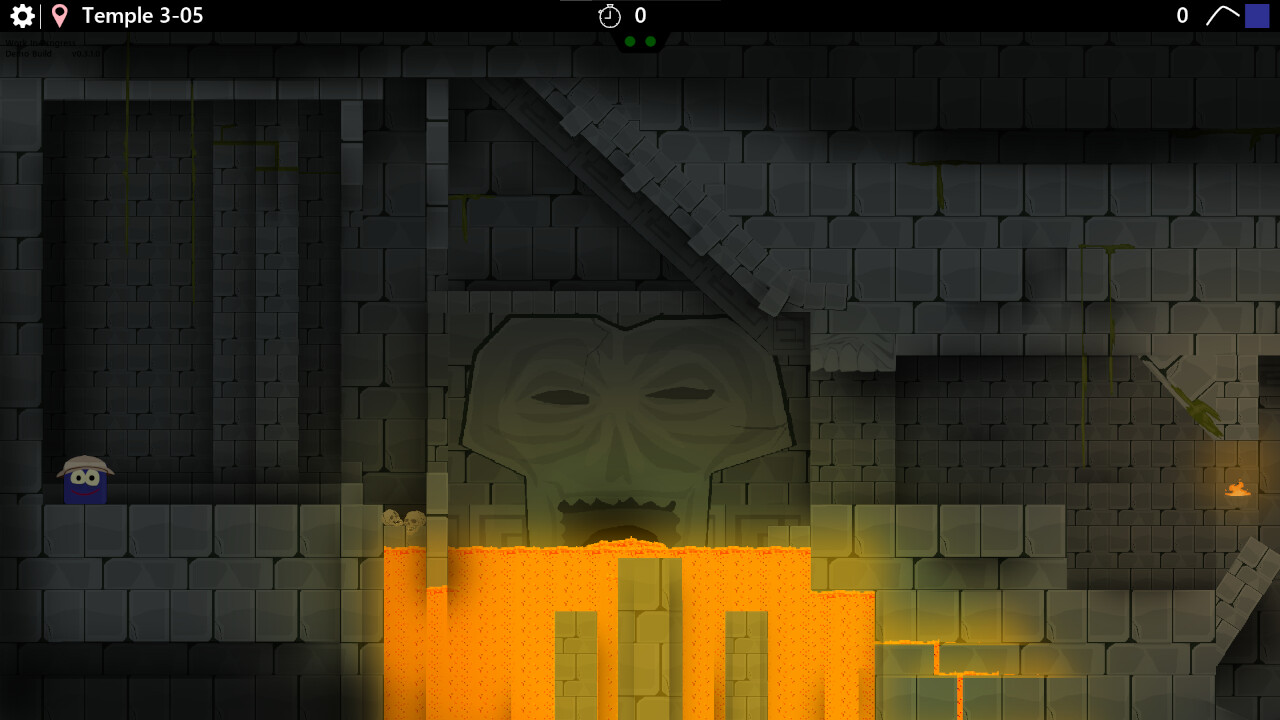
Task: Click the jump arc icon near the counter
Action: click(1222, 15)
